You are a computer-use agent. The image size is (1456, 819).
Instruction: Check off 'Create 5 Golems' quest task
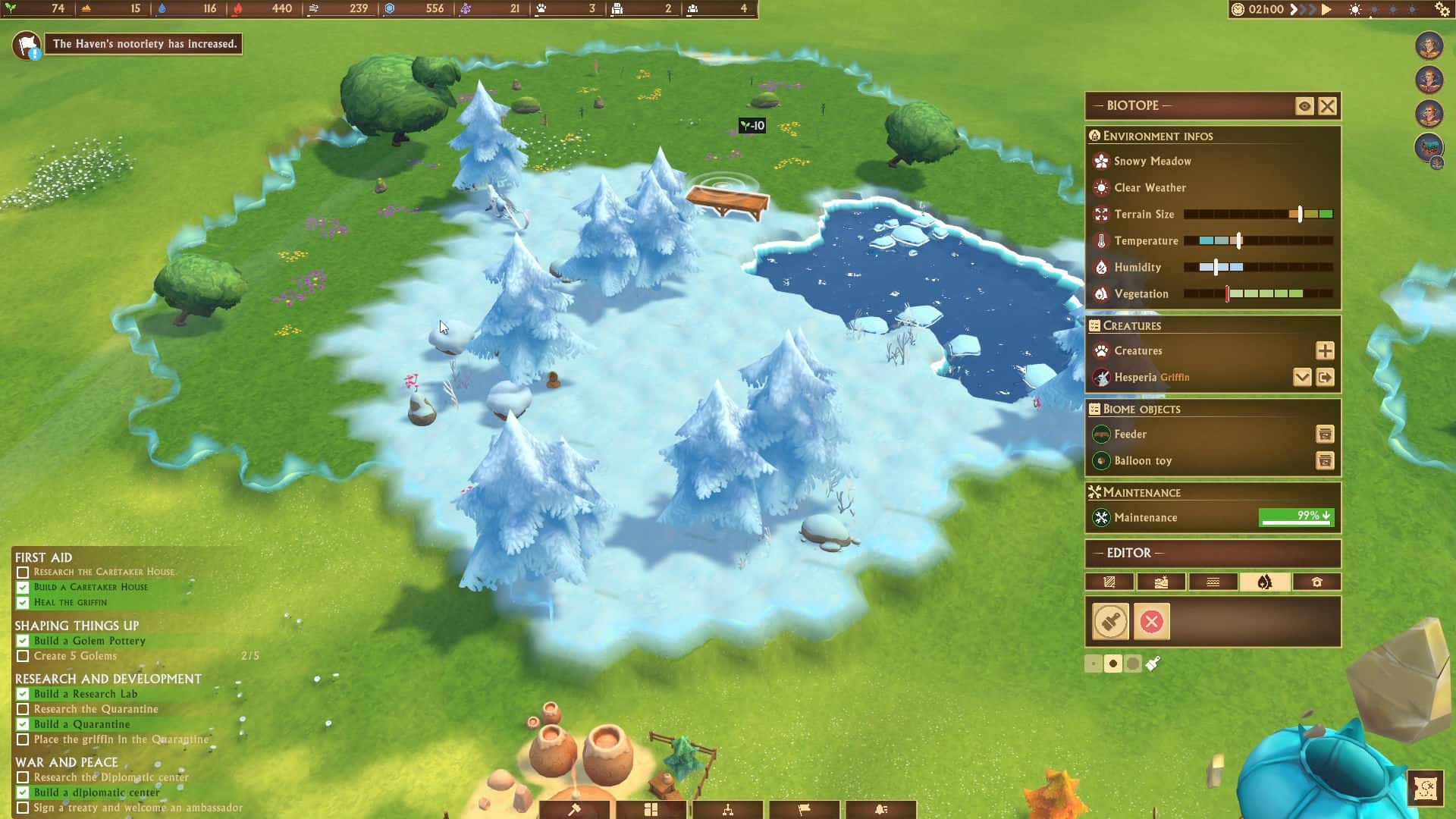pyautogui.click(x=22, y=656)
